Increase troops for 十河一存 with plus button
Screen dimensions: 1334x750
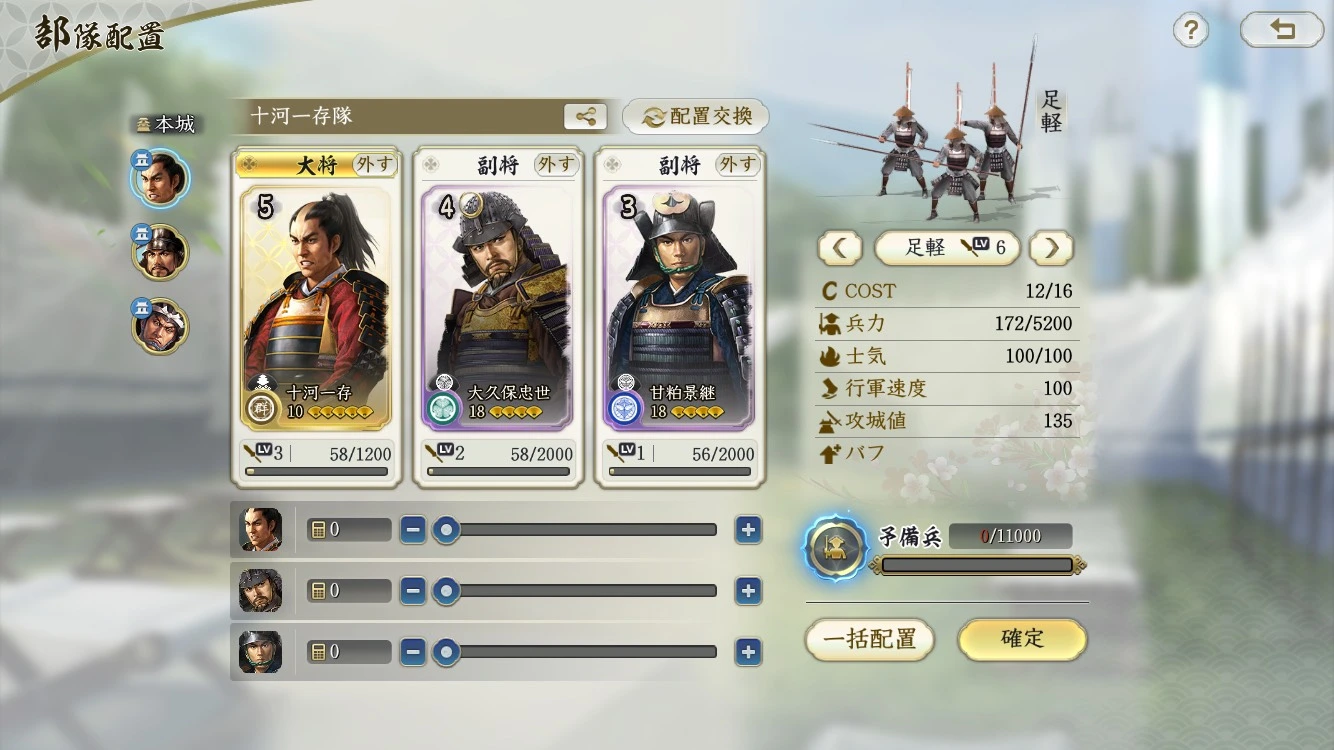(748, 530)
